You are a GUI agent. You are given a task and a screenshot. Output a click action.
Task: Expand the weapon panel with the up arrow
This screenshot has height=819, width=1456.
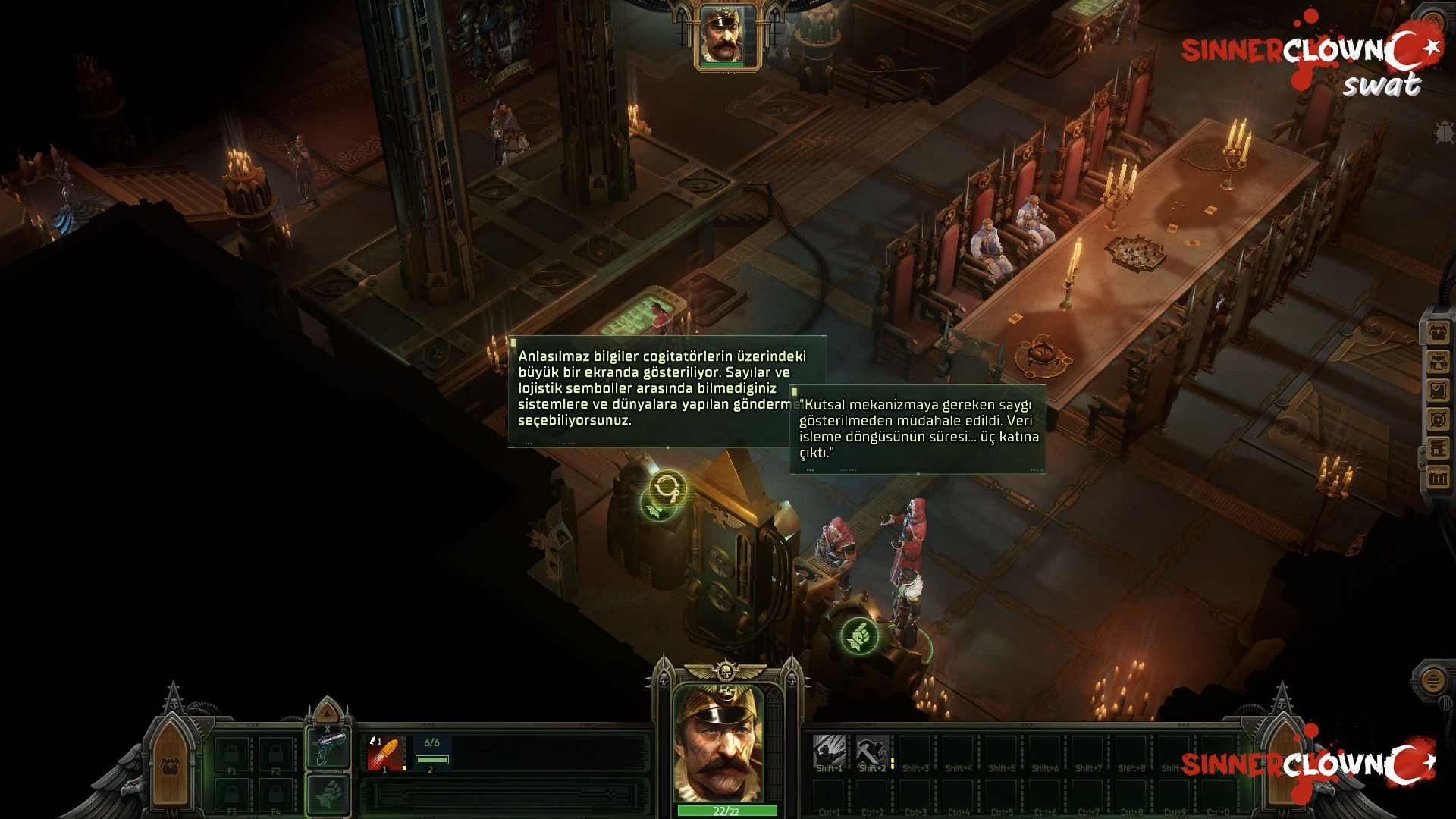(327, 712)
